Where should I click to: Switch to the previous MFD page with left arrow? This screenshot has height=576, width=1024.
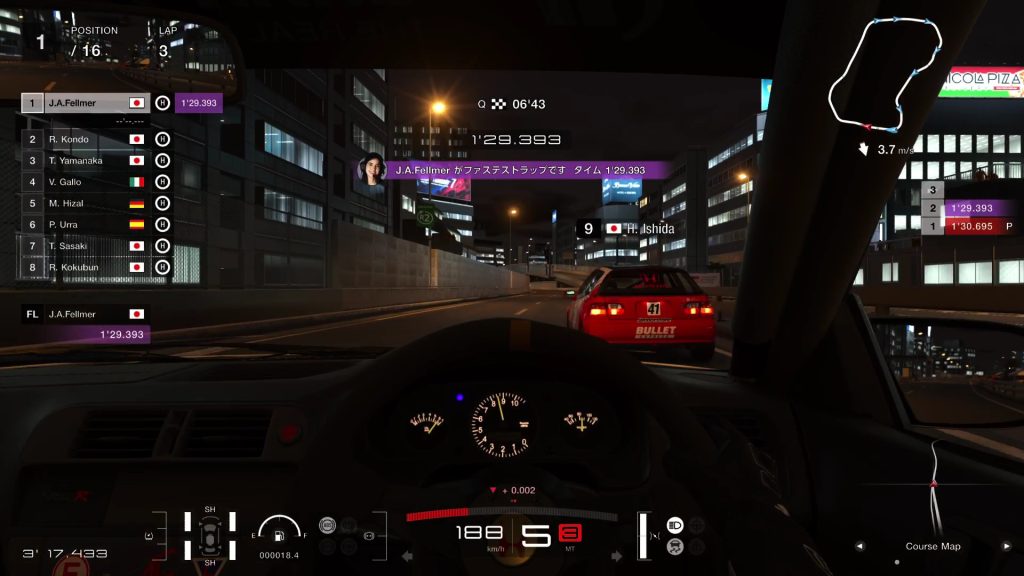[x=858, y=546]
